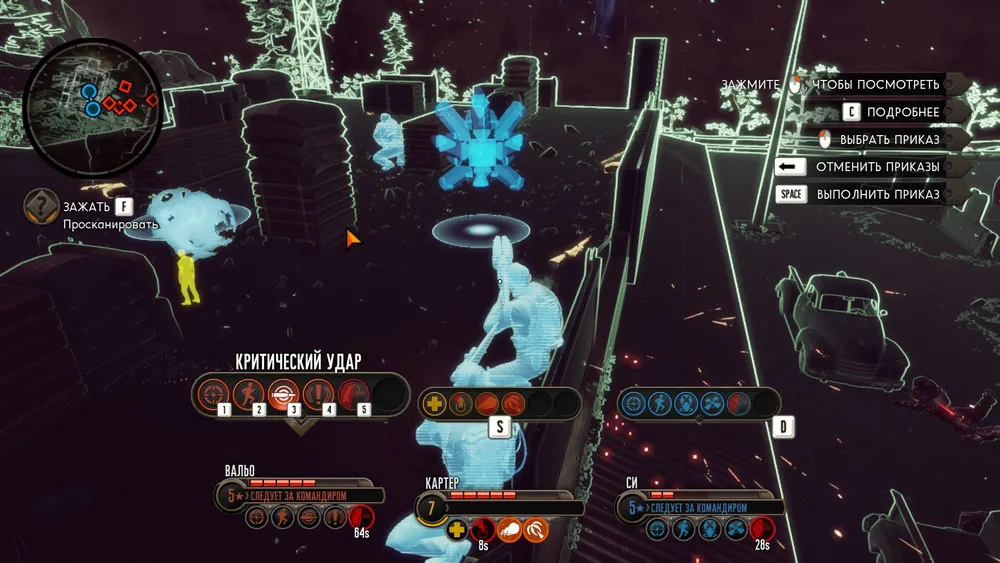Select agent Вальо's status panel

click(300, 494)
